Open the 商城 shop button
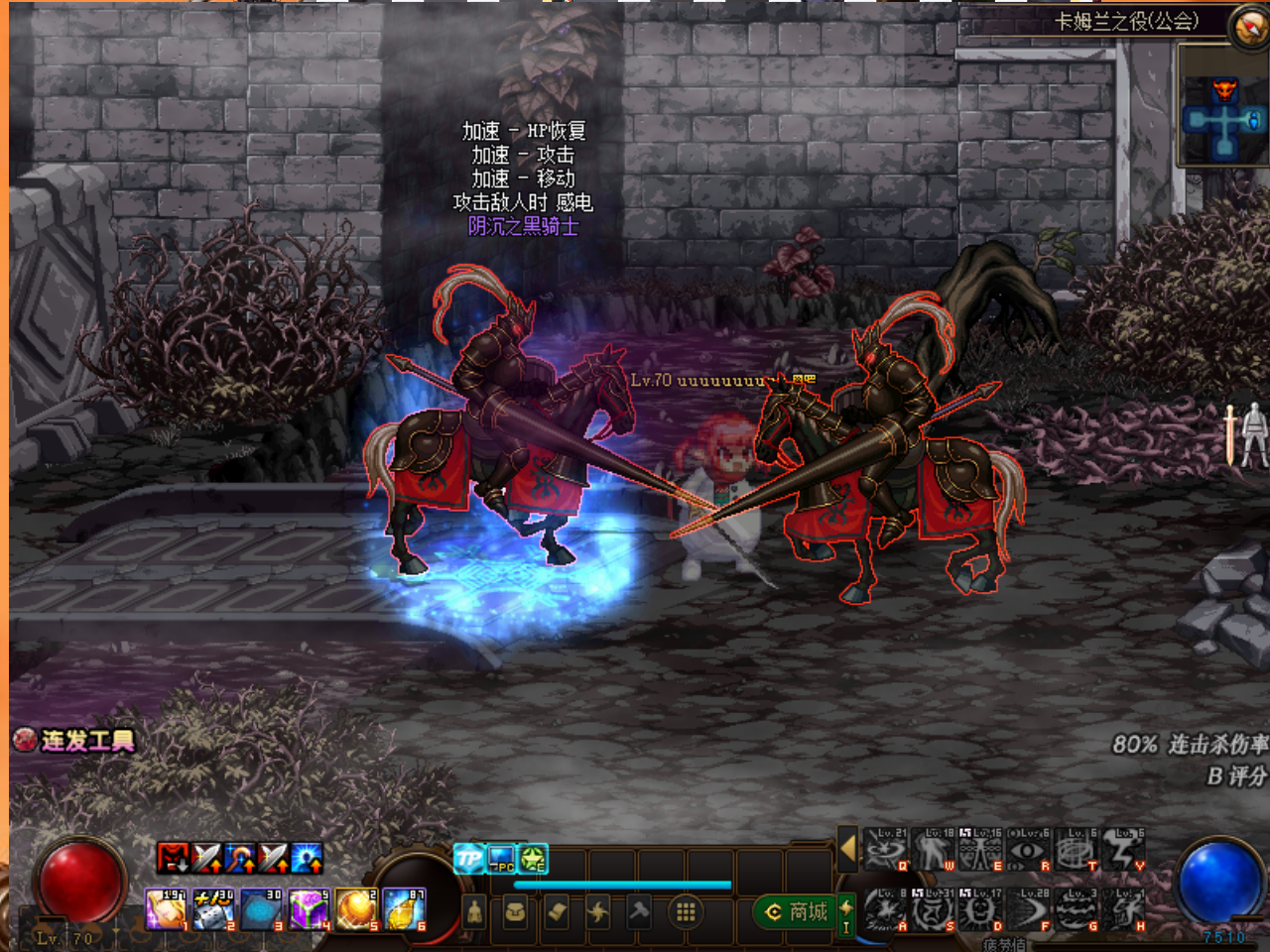 click(796, 911)
